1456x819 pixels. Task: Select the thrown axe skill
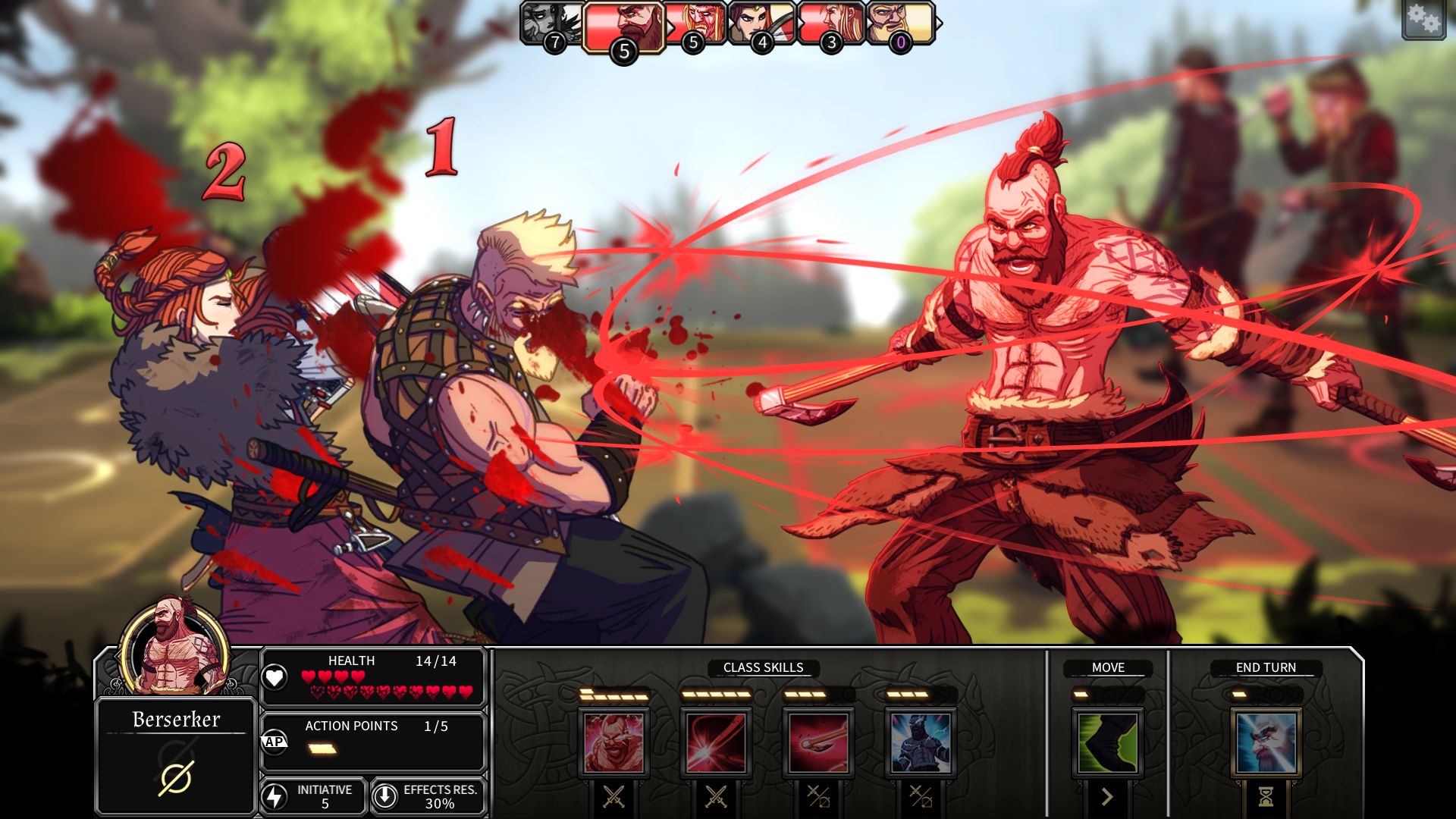pyautogui.click(x=818, y=742)
